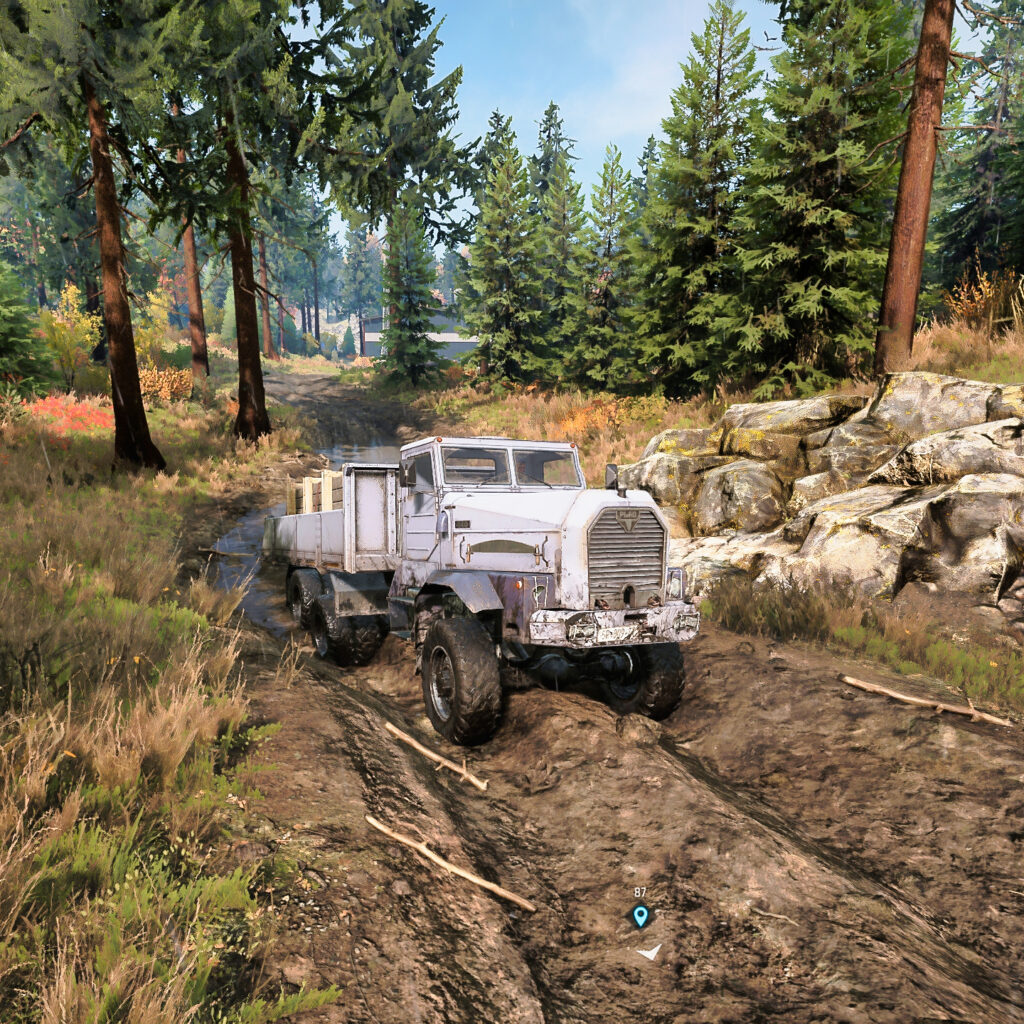Viewport: 1024px width, 1024px height.
Task: Click the blue waypoint pin marker
Action: 640,915
